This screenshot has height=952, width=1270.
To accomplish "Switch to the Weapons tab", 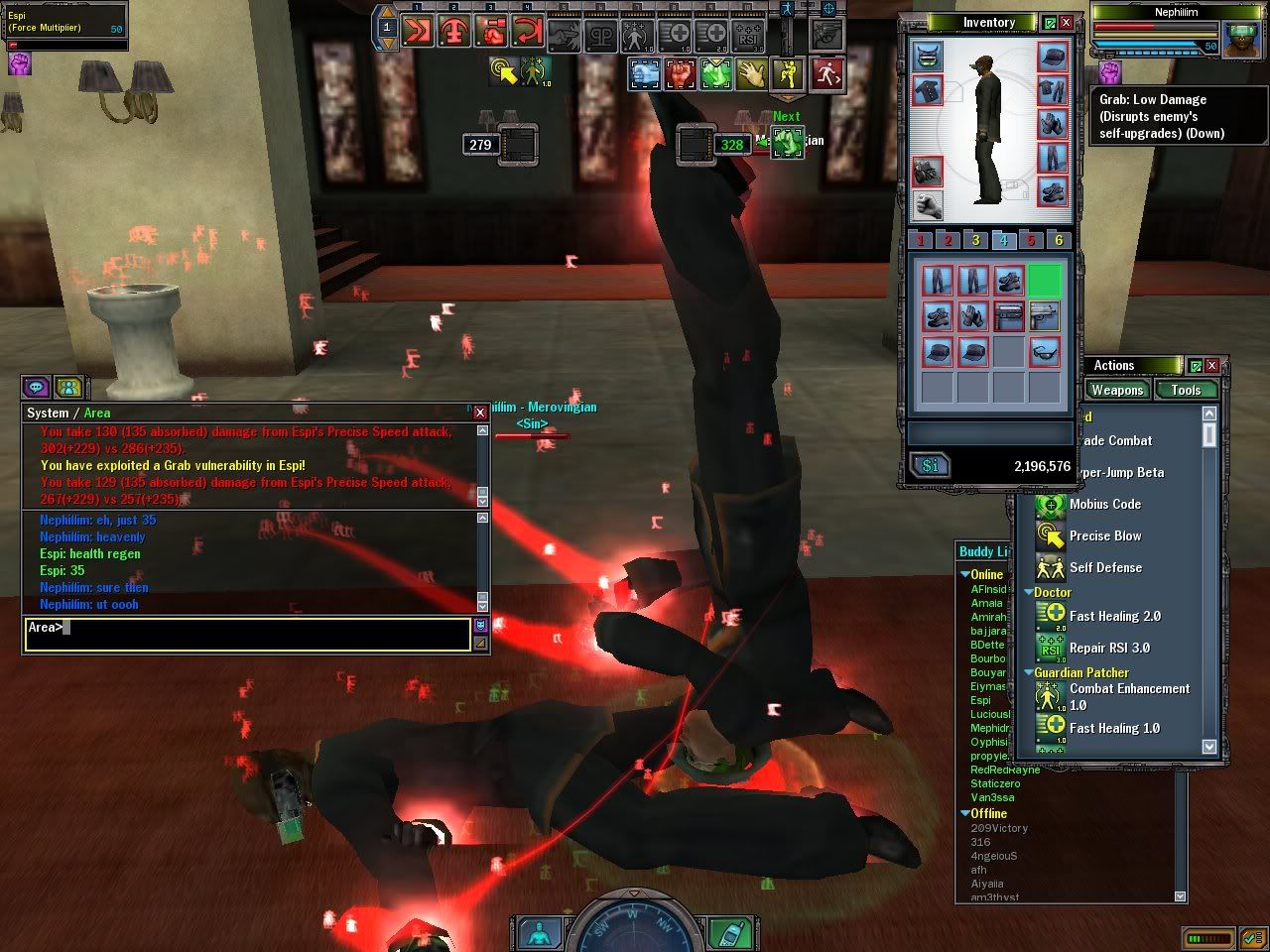I will [x=1117, y=390].
